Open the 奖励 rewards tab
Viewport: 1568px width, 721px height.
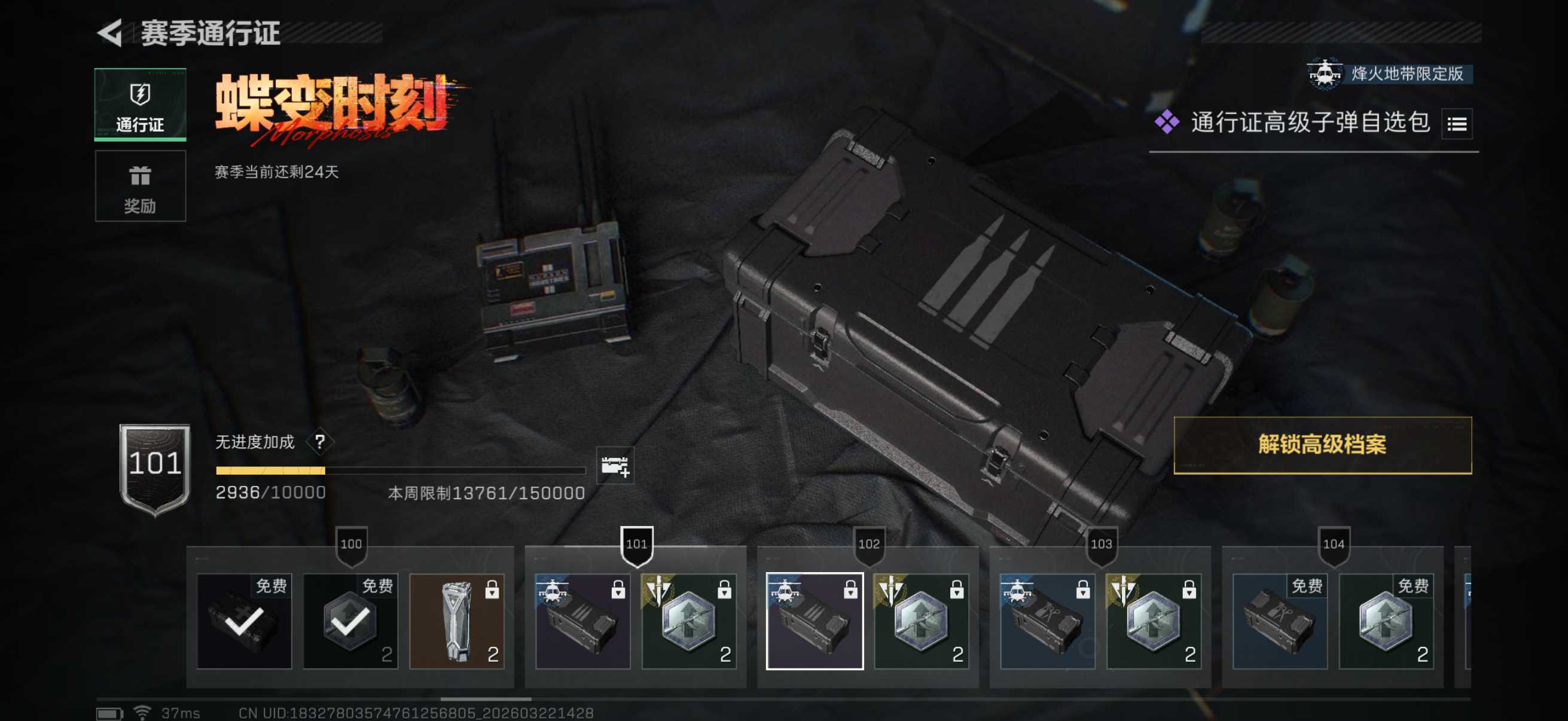pyautogui.click(x=140, y=186)
